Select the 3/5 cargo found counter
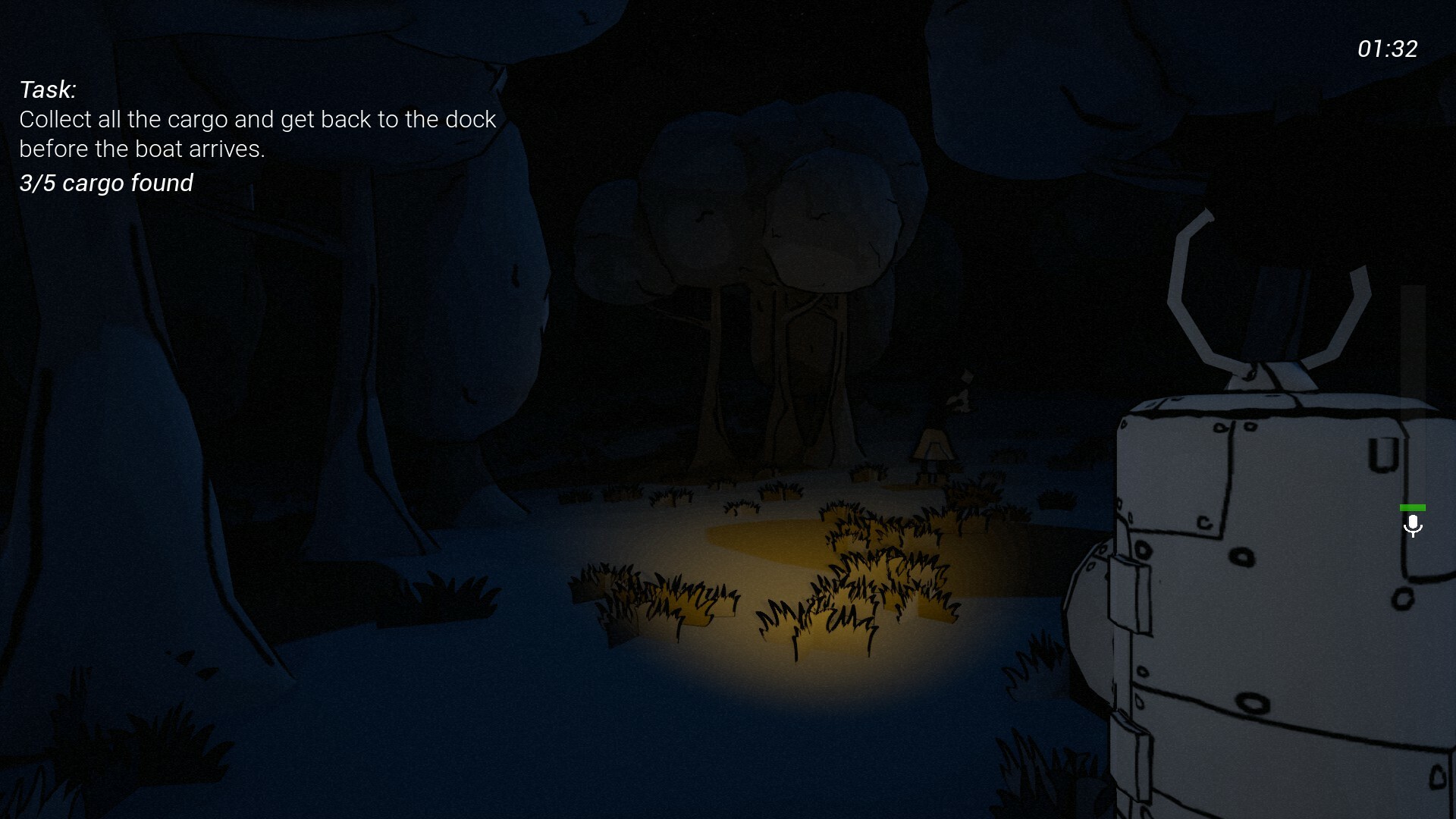 106,183
